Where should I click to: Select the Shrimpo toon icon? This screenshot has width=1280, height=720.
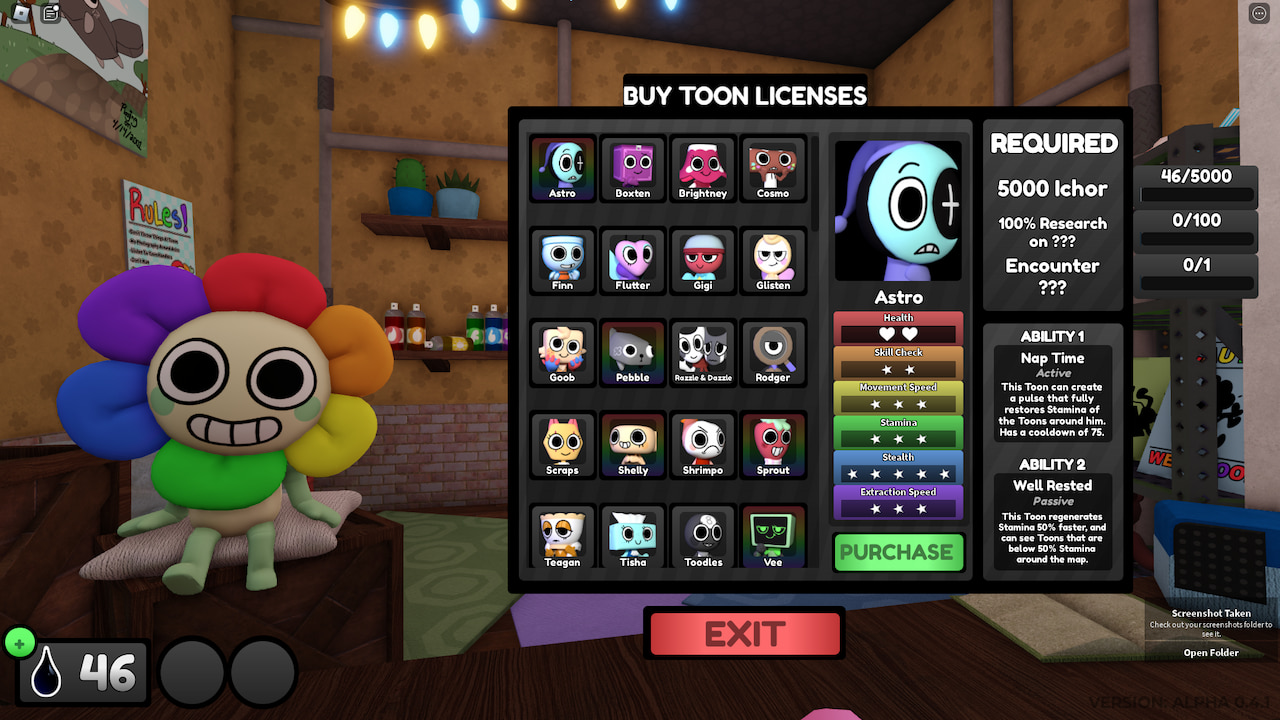tap(703, 444)
